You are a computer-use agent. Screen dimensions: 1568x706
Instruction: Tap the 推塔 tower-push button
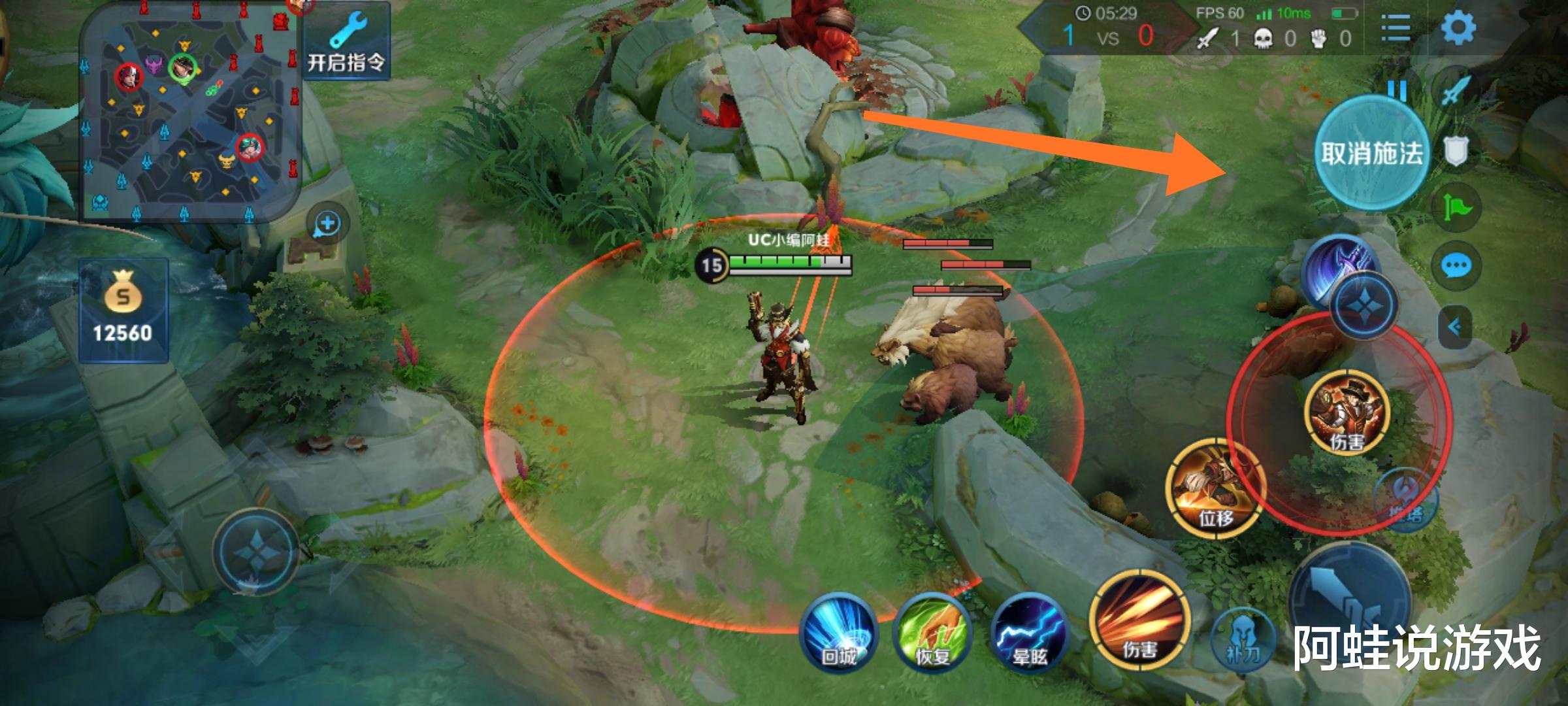coord(1406,500)
